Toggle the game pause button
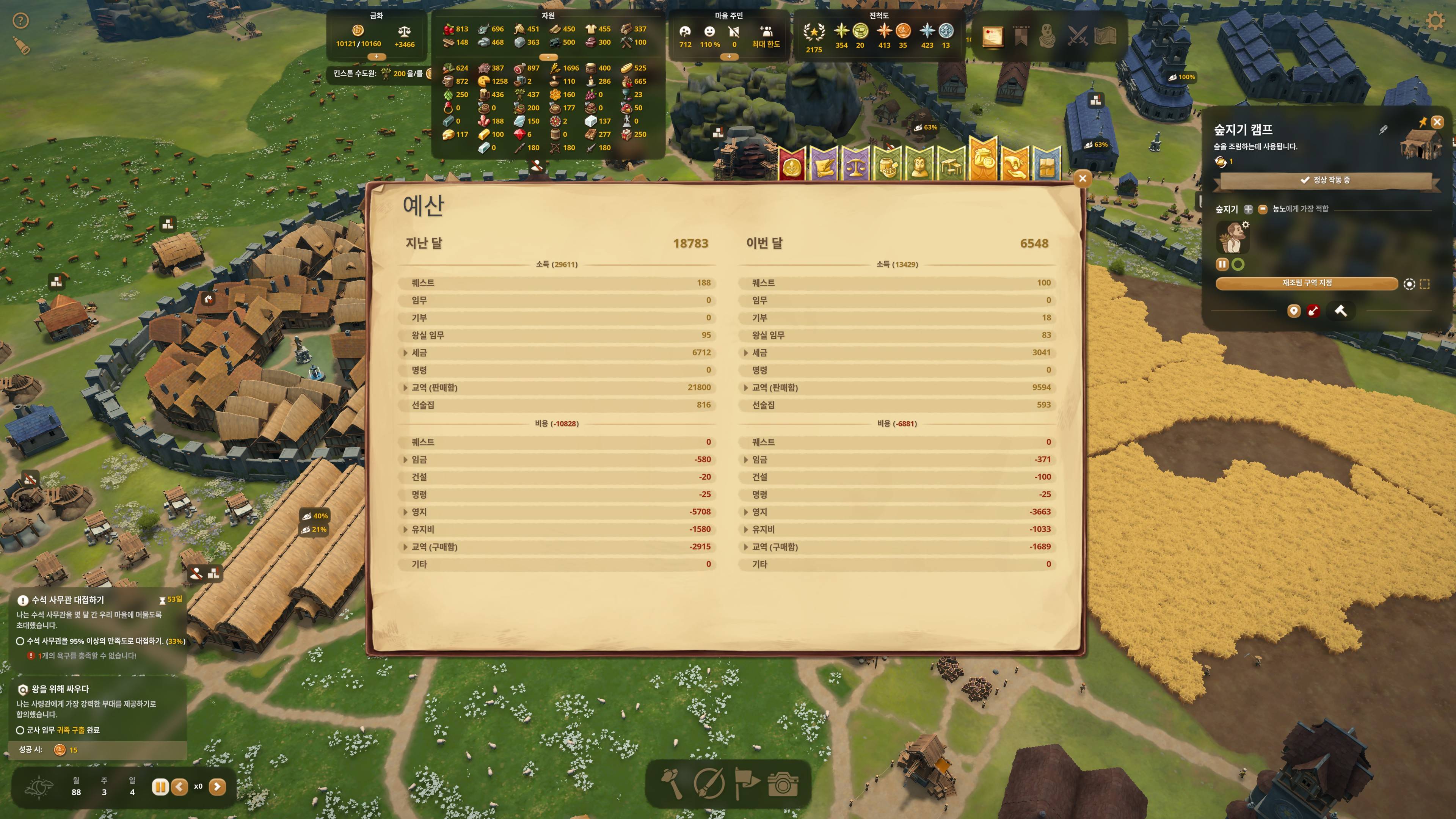1456x819 pixels. click(160, 786)
